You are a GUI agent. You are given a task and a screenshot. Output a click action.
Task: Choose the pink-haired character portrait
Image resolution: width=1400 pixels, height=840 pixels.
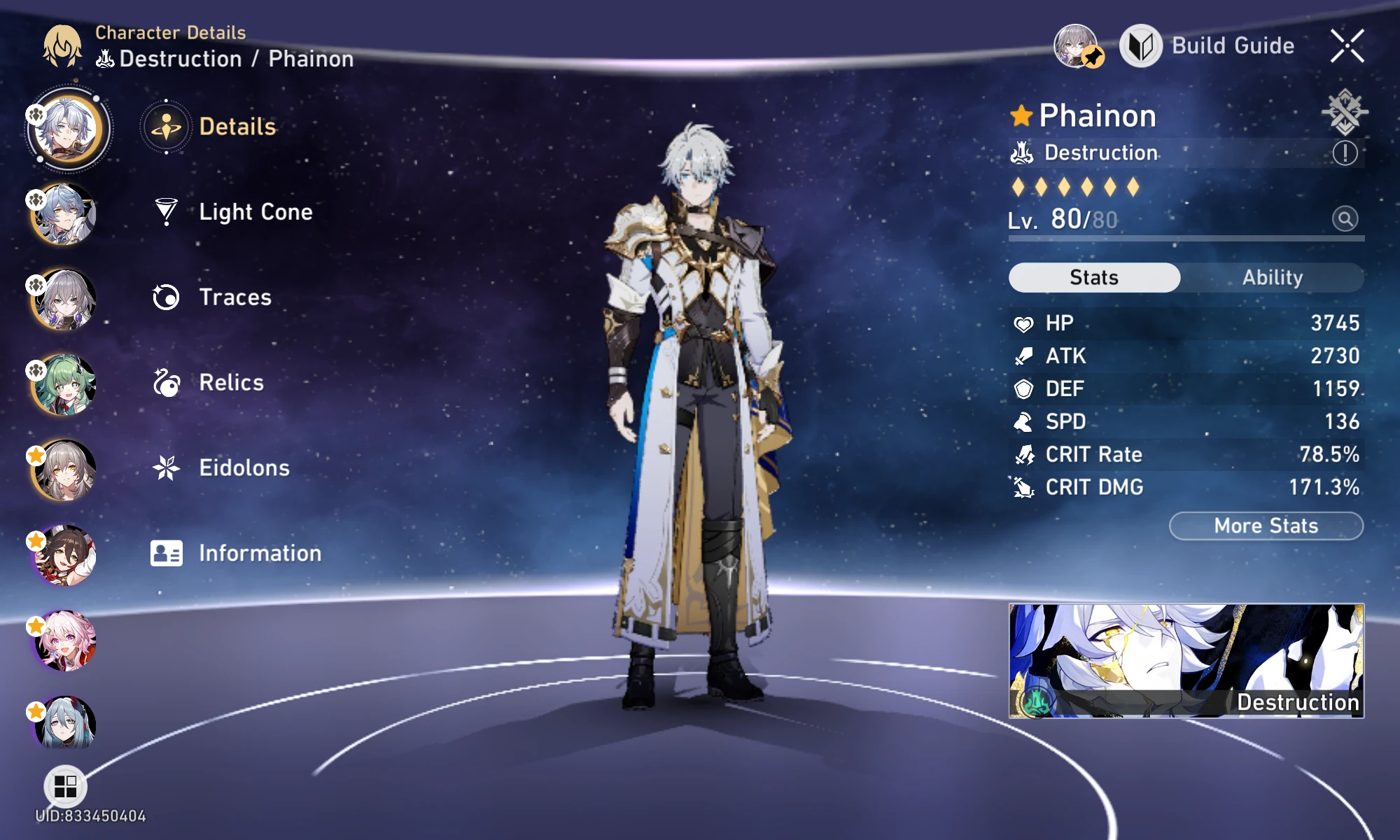[64, 640]
